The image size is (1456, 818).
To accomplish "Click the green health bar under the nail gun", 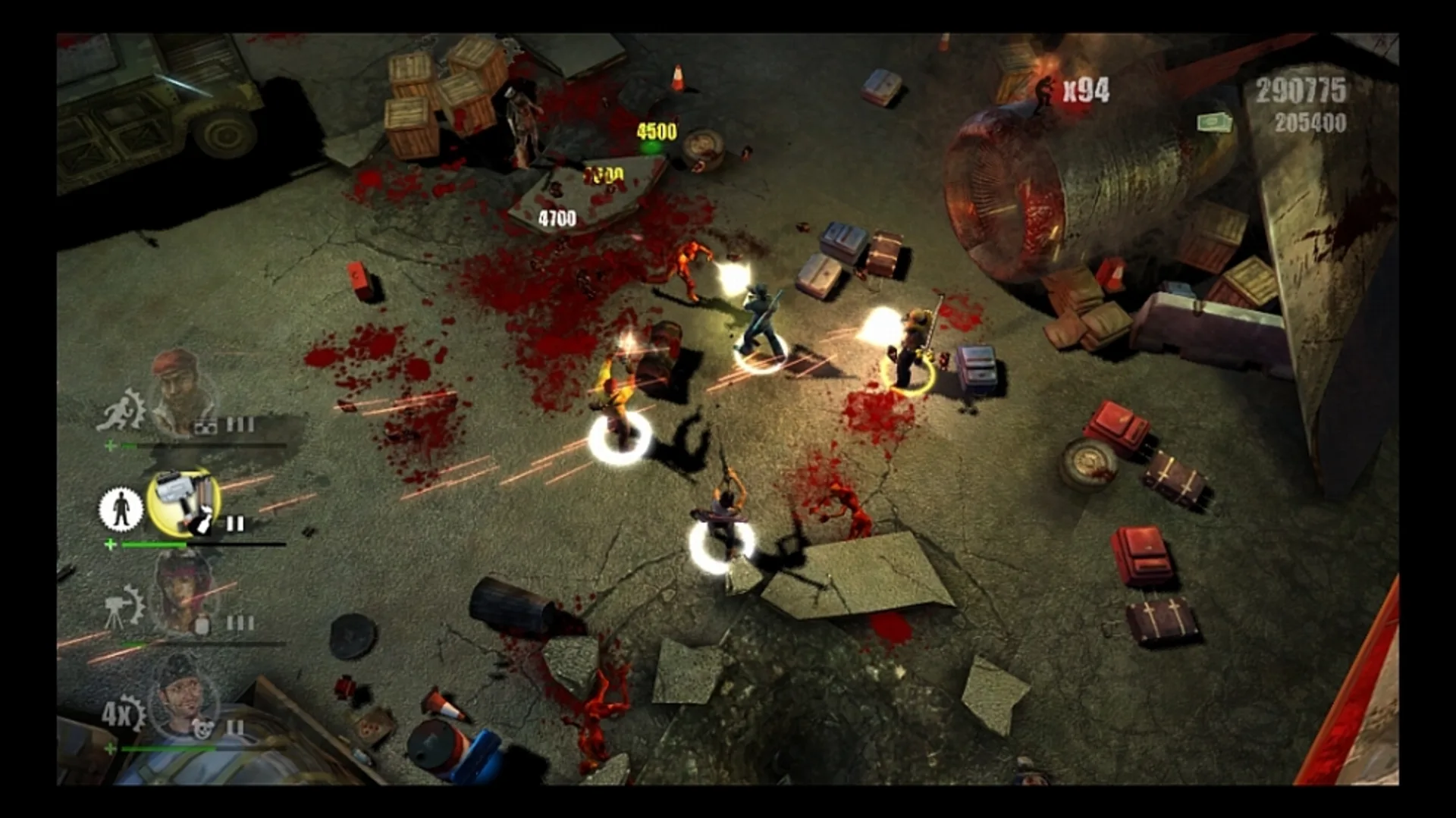I will click(153, 545).
